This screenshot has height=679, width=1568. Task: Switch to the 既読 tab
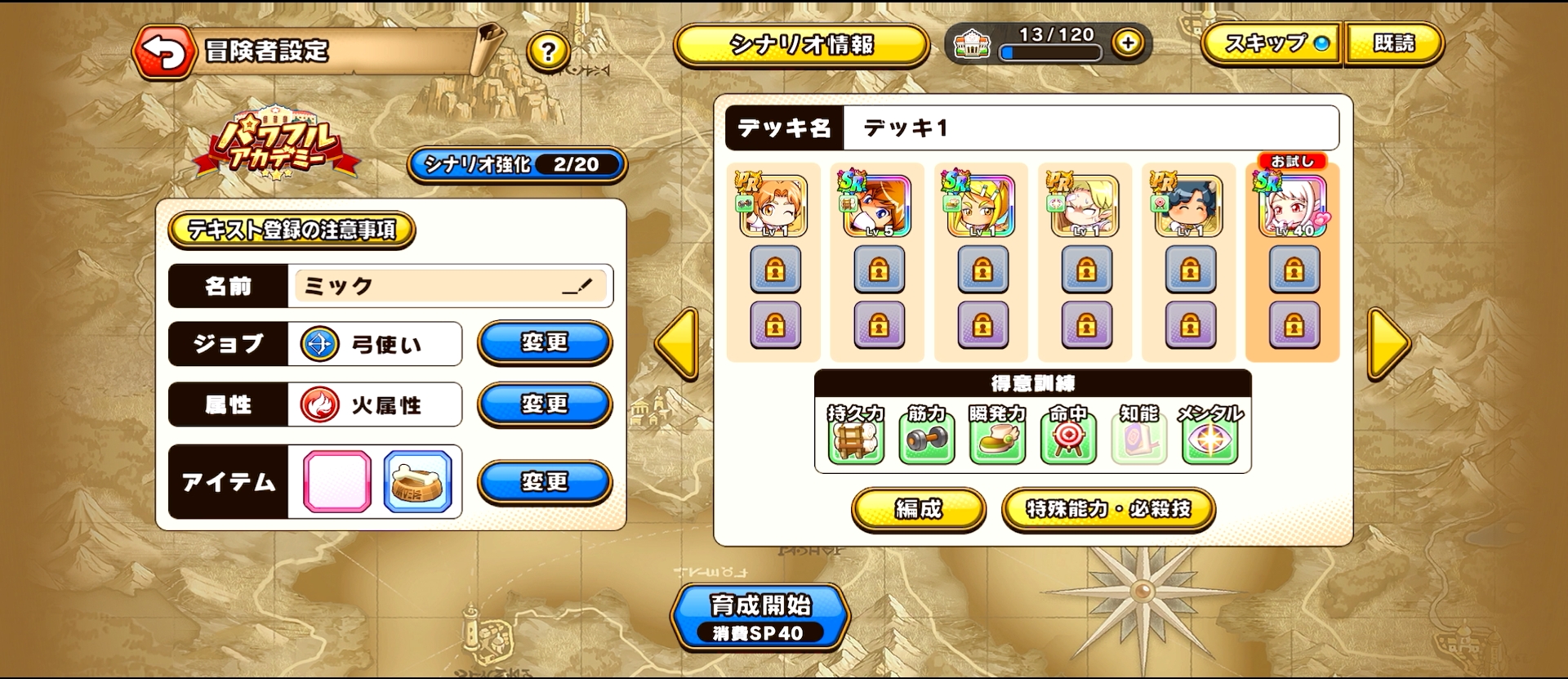point(1394,46)
